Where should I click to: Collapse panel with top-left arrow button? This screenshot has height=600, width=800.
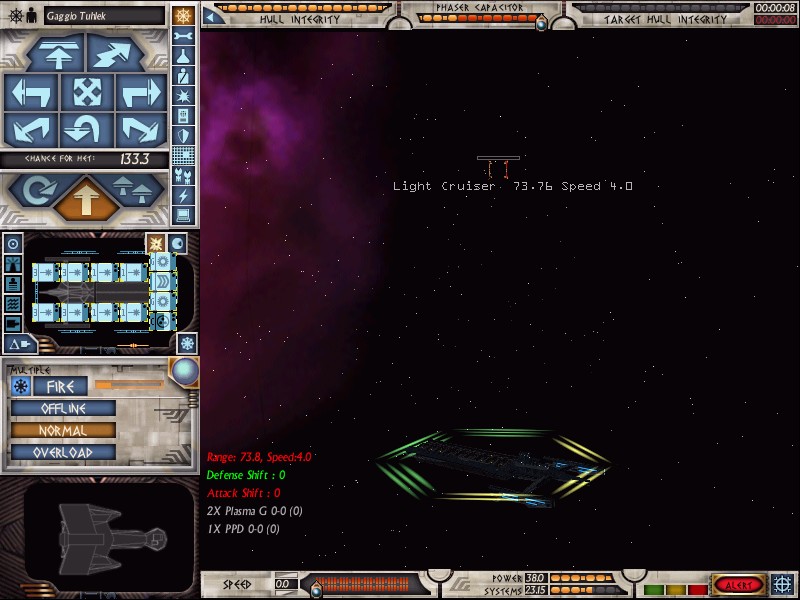213,15
